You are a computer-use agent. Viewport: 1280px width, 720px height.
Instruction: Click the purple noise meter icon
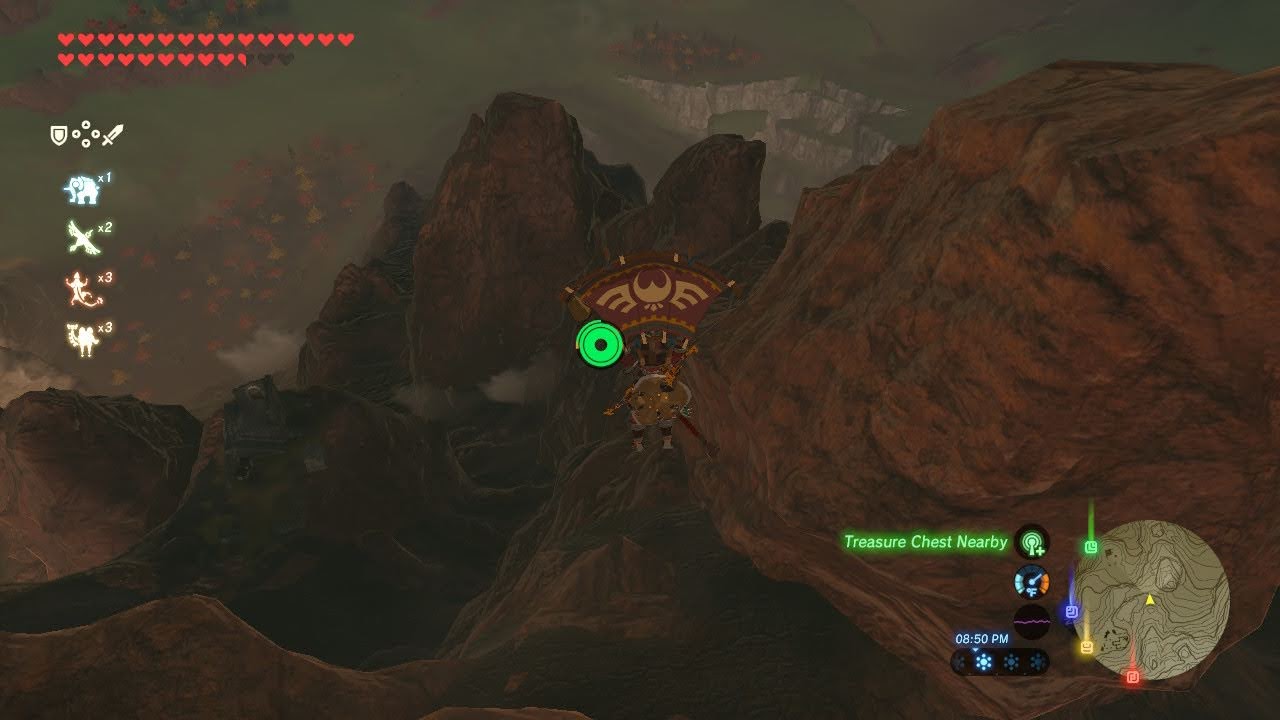click(1031, 621)
